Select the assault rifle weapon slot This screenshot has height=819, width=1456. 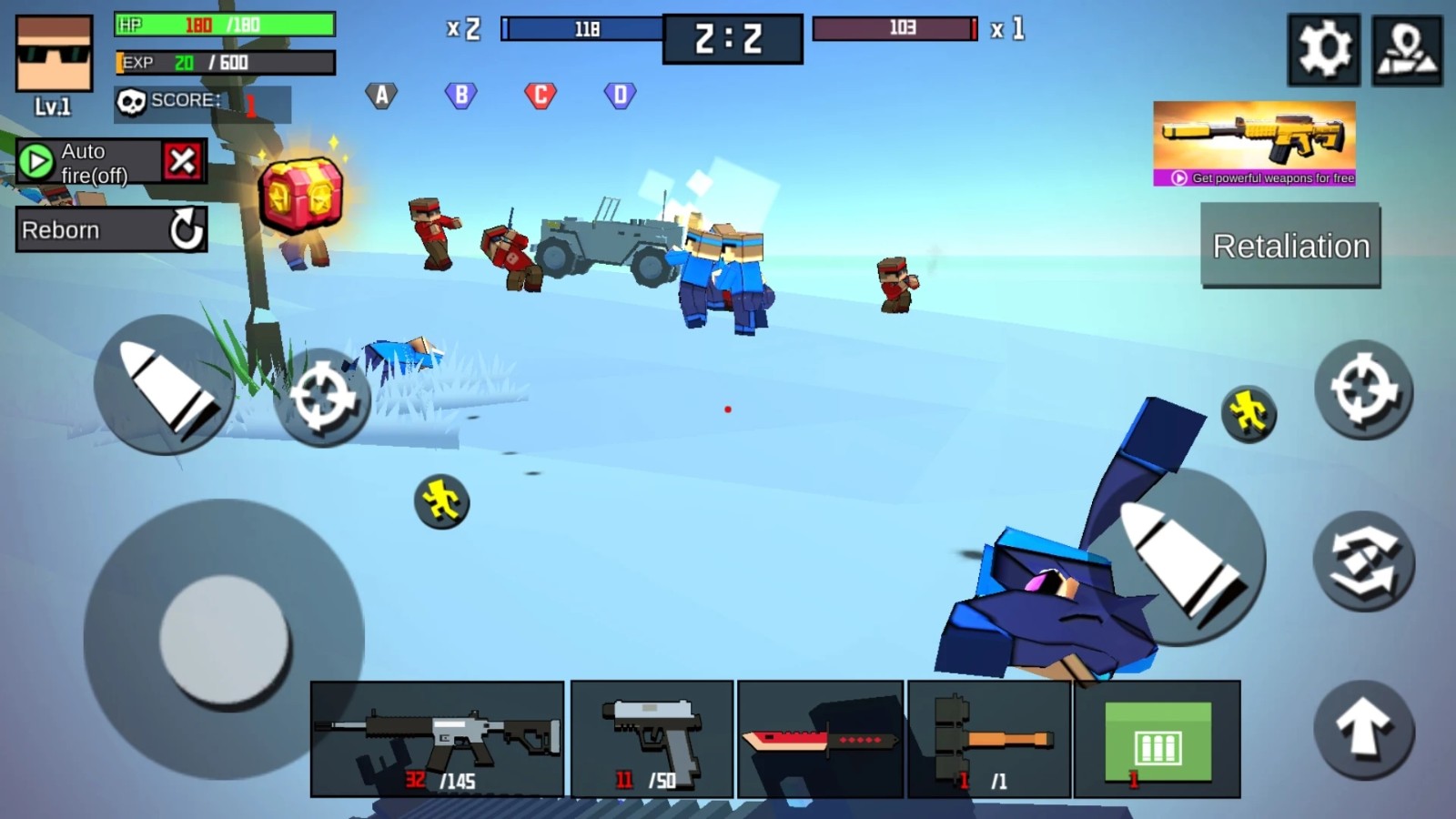pyautogui.click(x=437, y=735)
